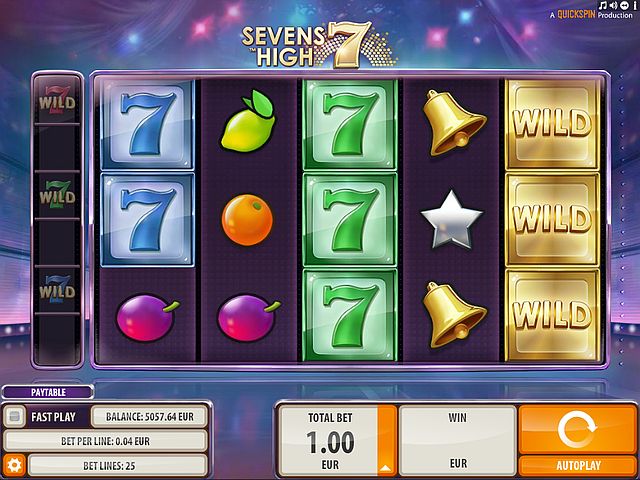640x480 pixels.
Task: Change the Bet Per Line value
Action: [106, 440]
